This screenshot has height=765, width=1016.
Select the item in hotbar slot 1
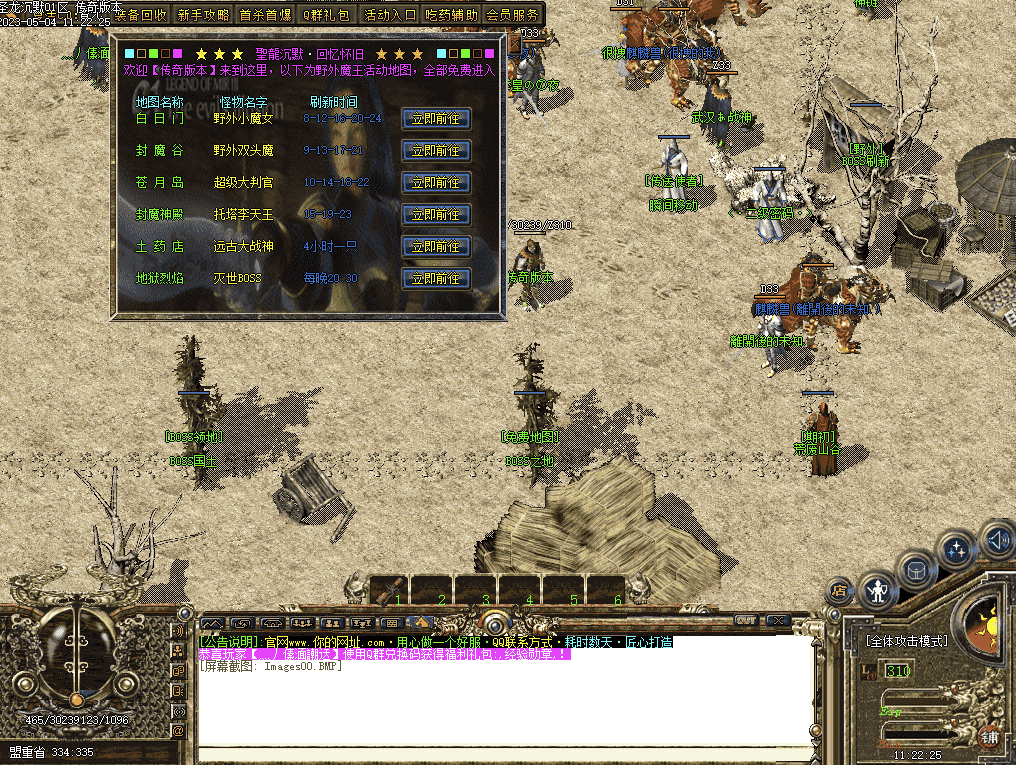coord(390,591)
